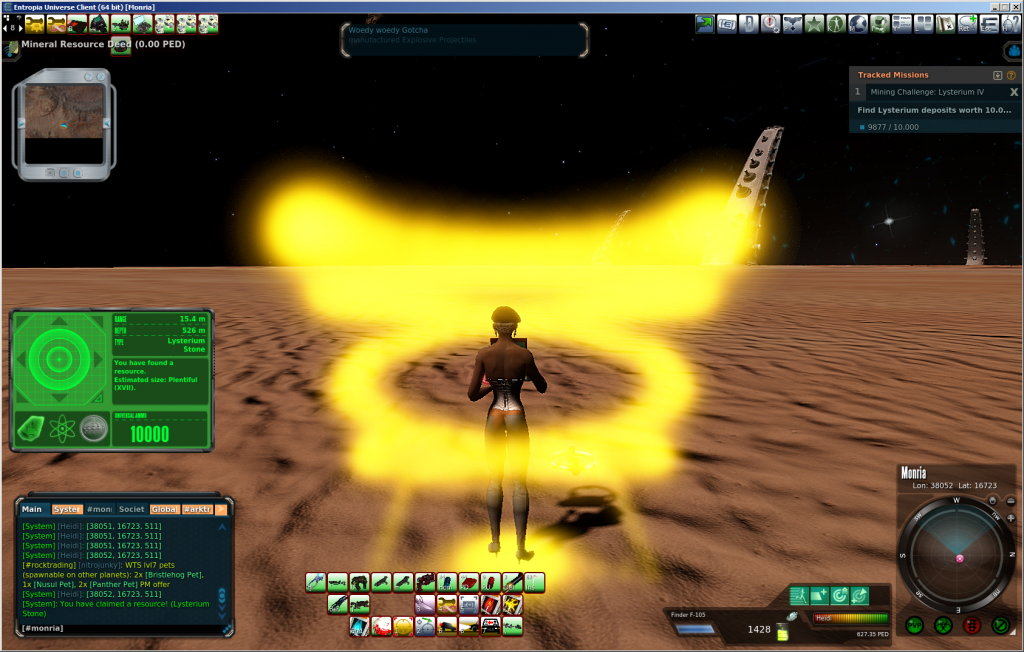The height and width of the screenshot is (652, 1024).
Task: Open the treasure map scroll icon
Action: (945, 23)
